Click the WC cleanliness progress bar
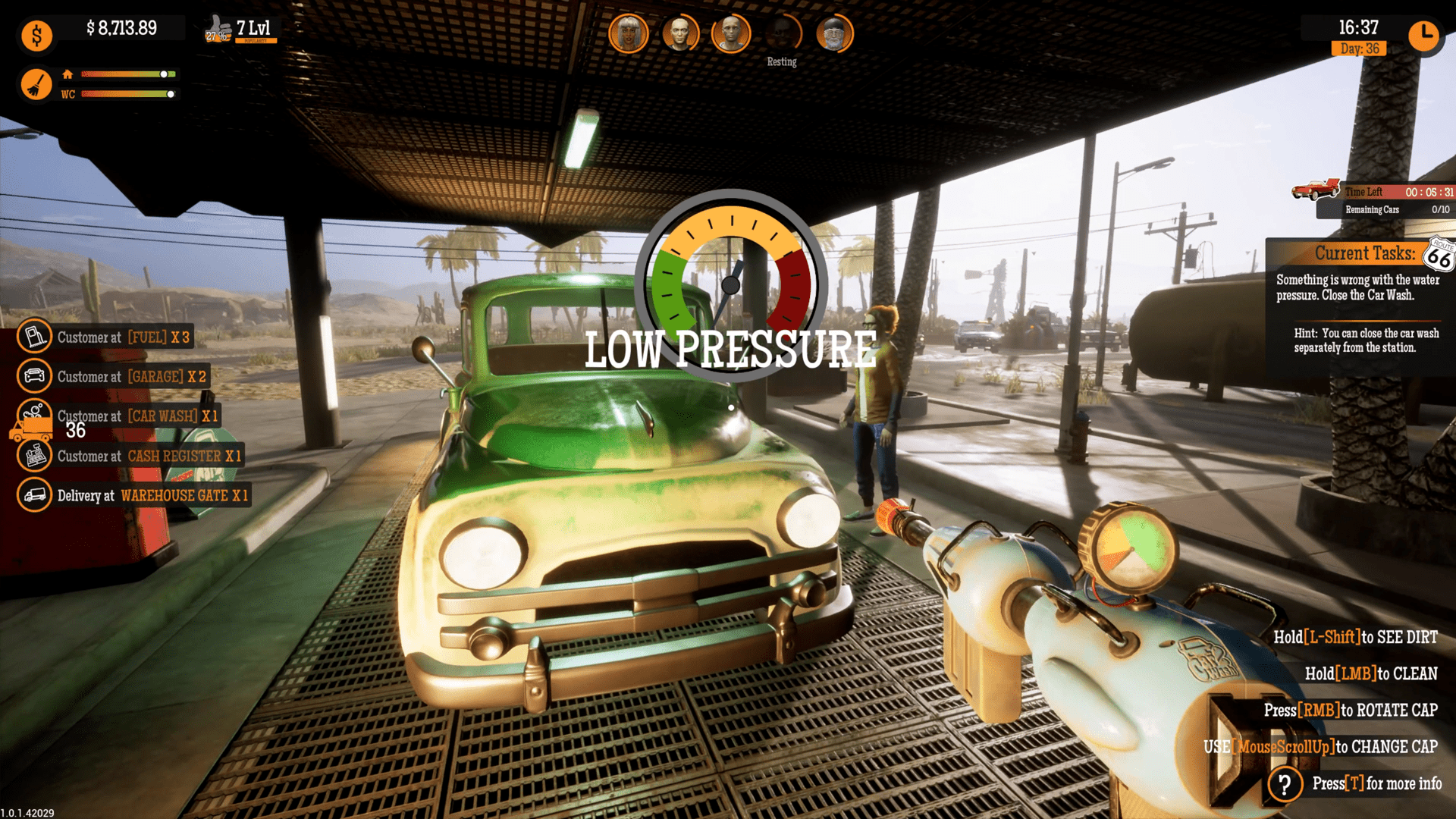The height and width of the screenshot is (819, 1456). tap(127, 95)
